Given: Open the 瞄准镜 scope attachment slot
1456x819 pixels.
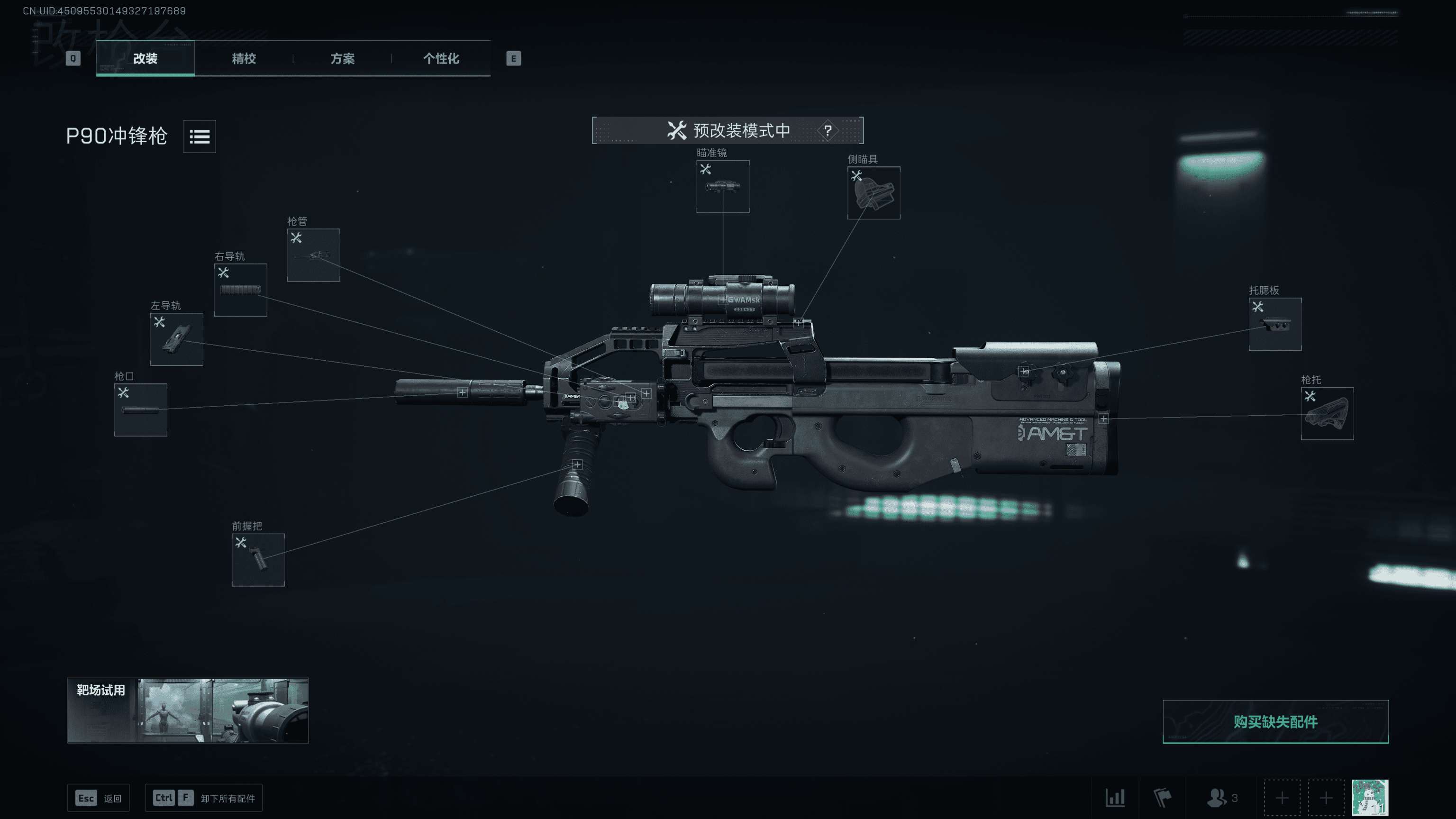Looking at the screenshot, I should point(722,188).
